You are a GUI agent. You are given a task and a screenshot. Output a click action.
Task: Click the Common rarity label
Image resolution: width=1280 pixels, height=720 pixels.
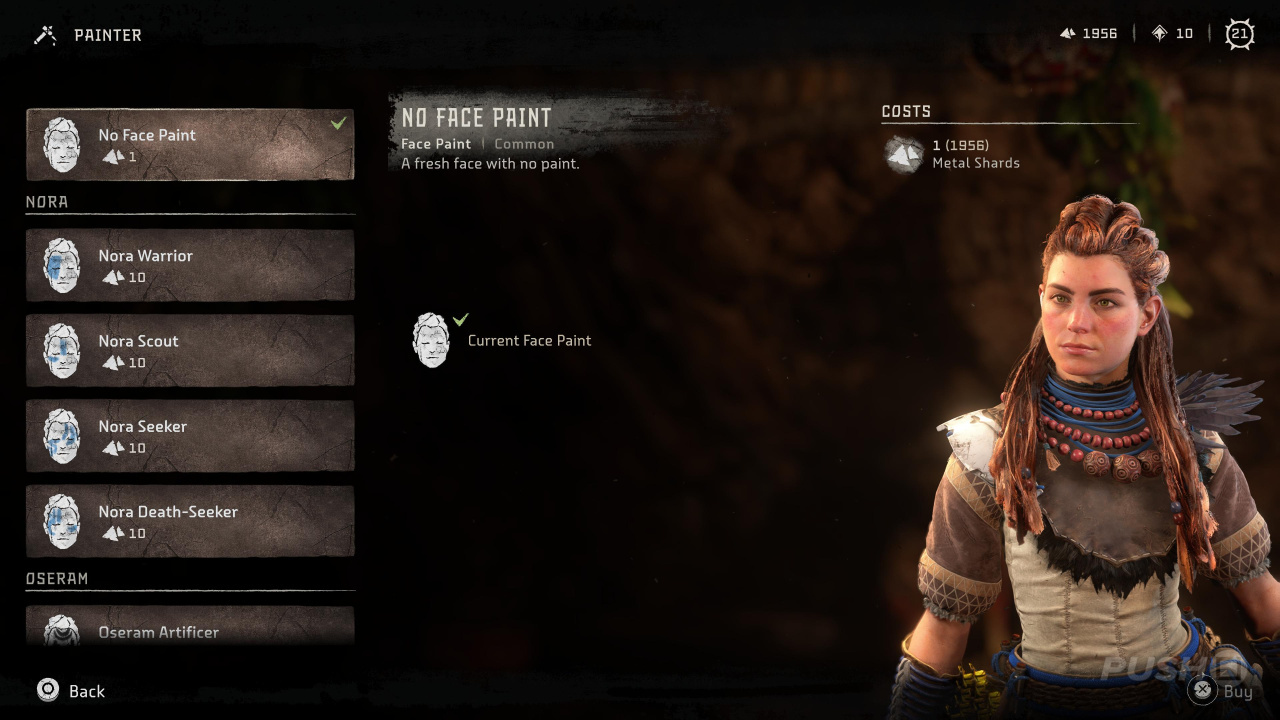pos(524,143)
